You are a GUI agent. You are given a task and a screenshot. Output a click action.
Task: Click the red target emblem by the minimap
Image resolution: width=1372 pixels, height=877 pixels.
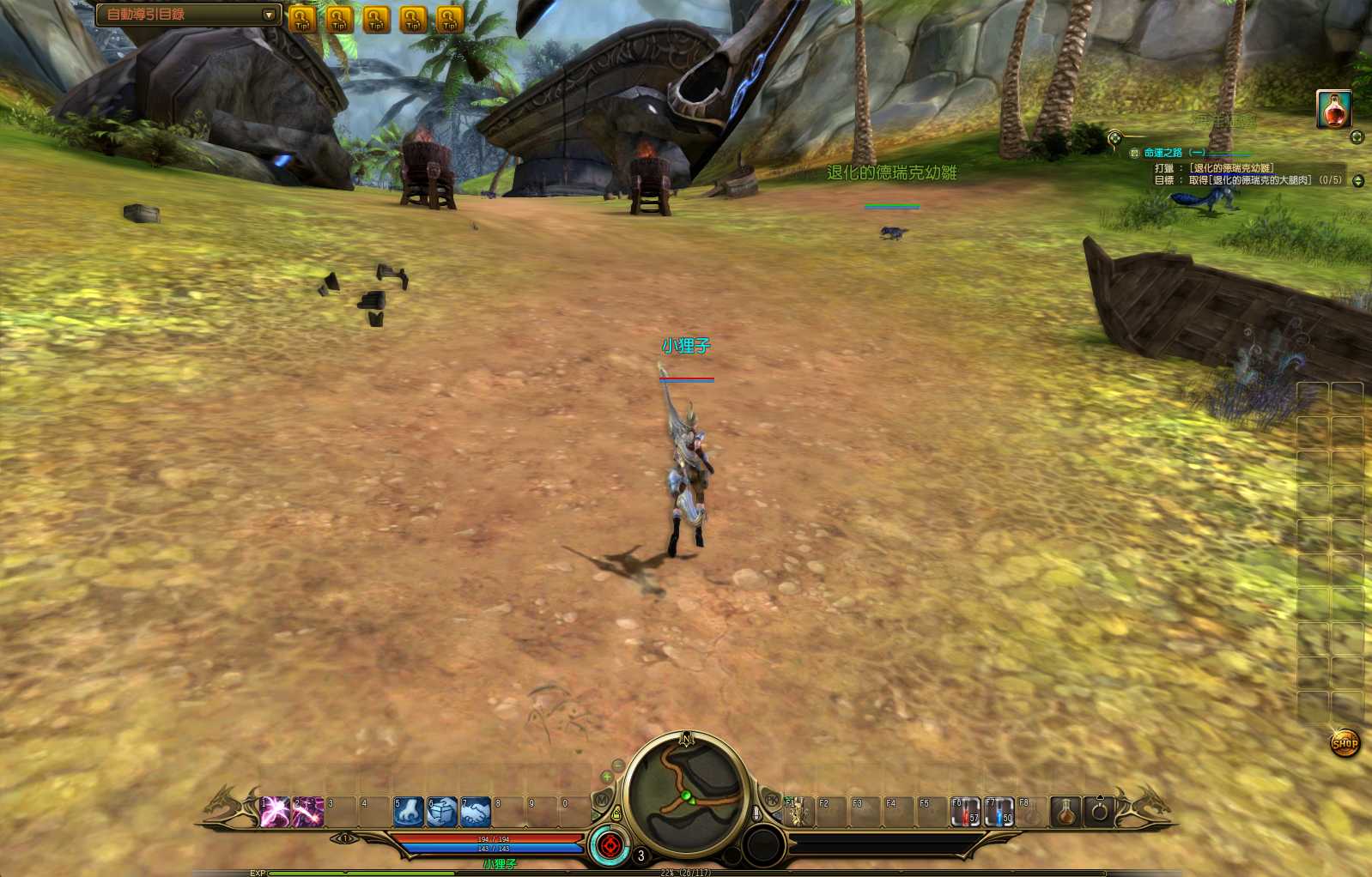(610, 846)
